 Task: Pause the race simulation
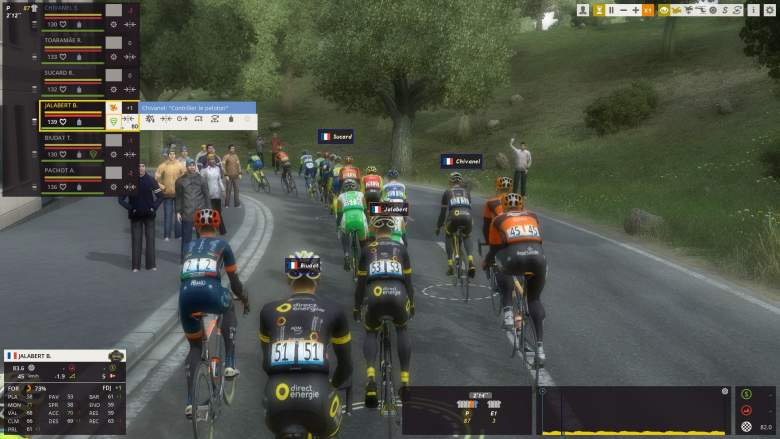[x=611, y=10]
